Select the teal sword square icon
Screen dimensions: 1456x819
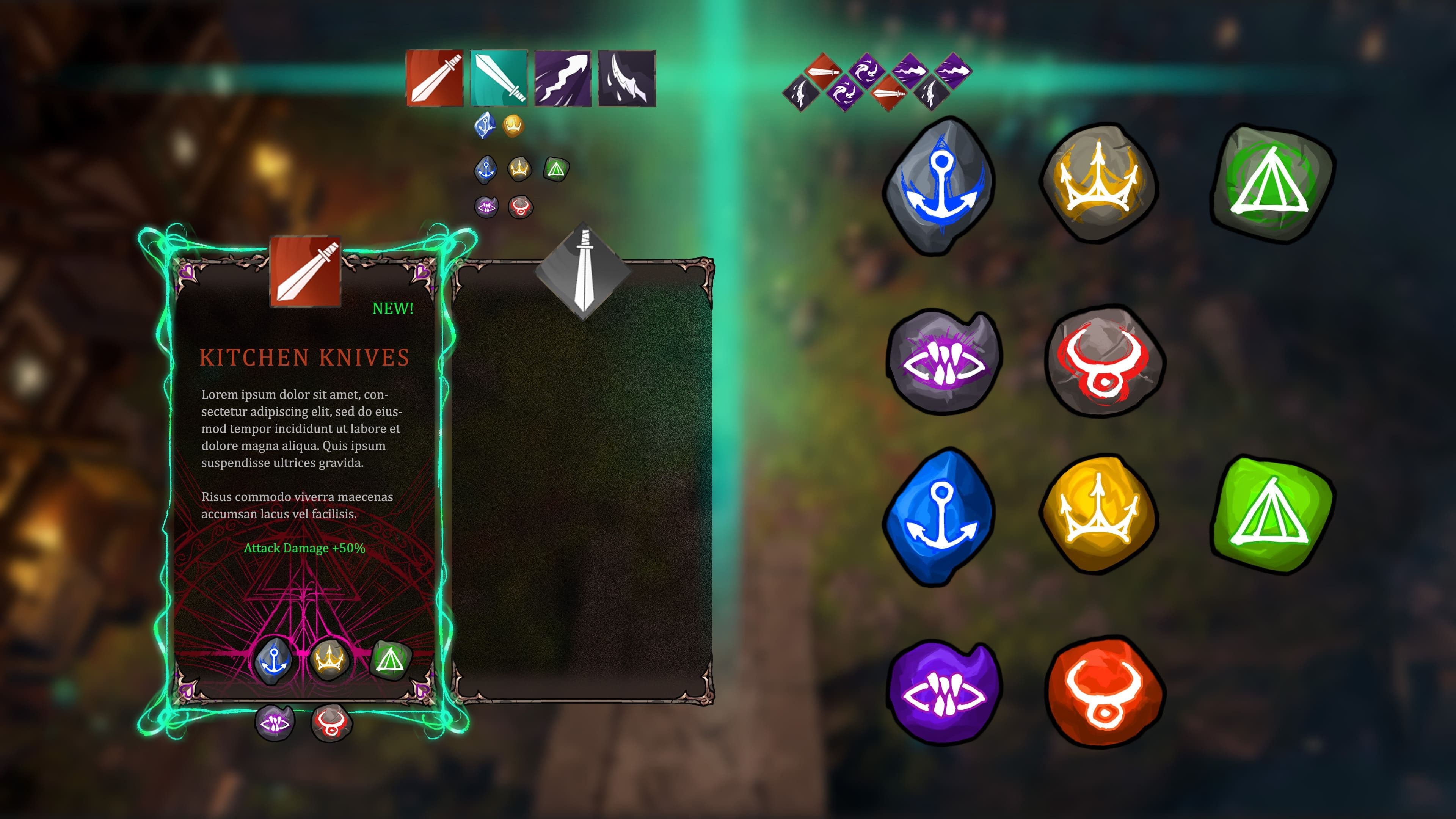(499, 78)
